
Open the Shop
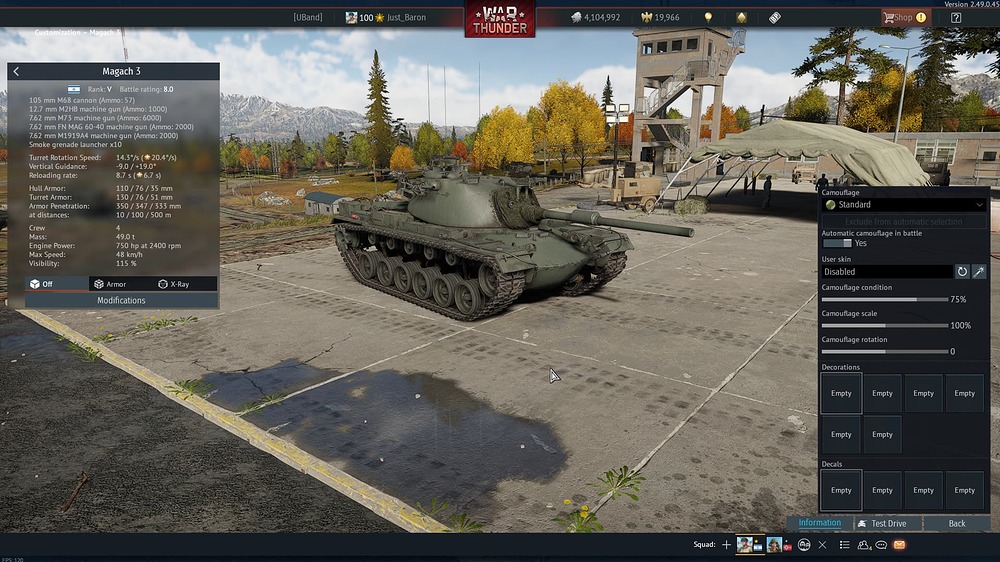point(904,17)
